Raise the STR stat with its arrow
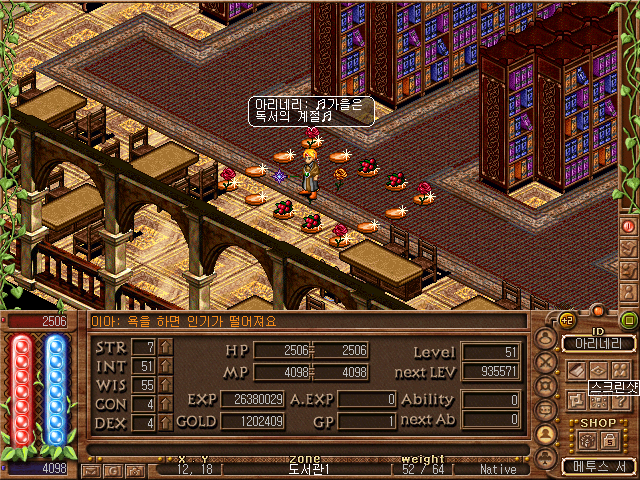The height and width of the screenshot is (480, 640). tap(166, 346)
